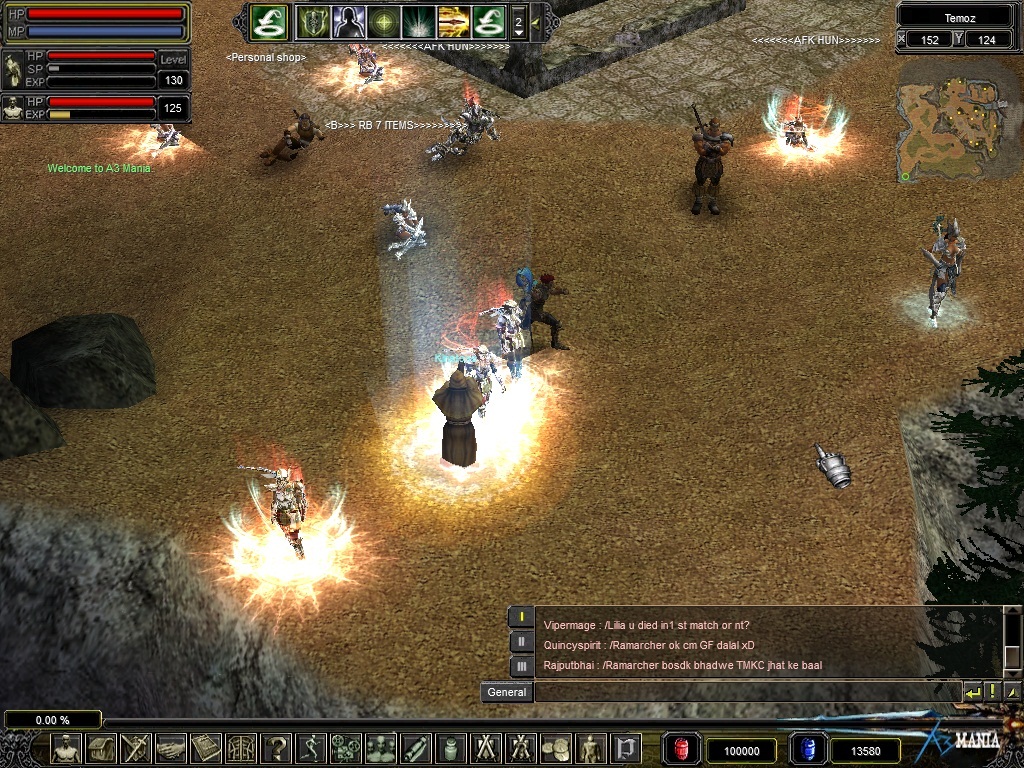Switch to chat tab III

click(x=521, y=666)
